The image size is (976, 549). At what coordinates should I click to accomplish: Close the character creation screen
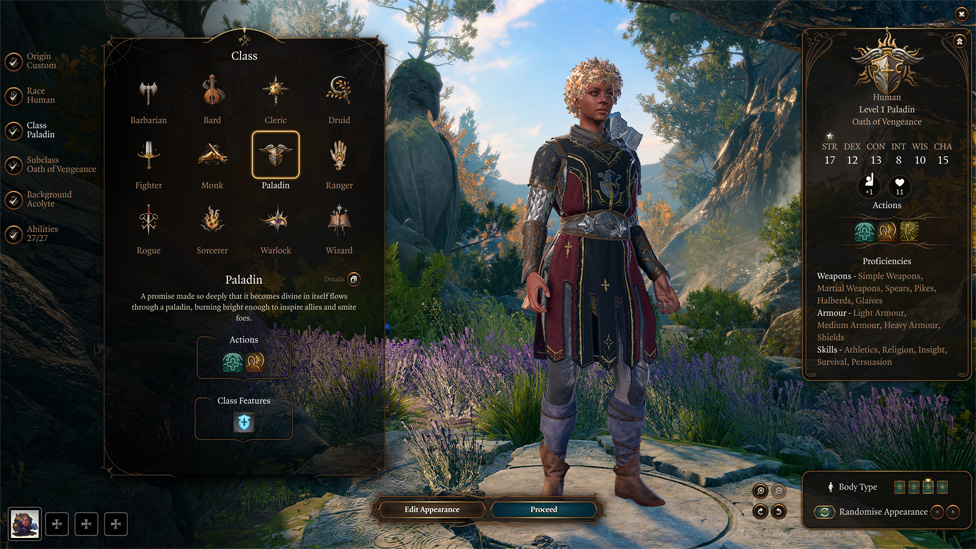point(961,14)
